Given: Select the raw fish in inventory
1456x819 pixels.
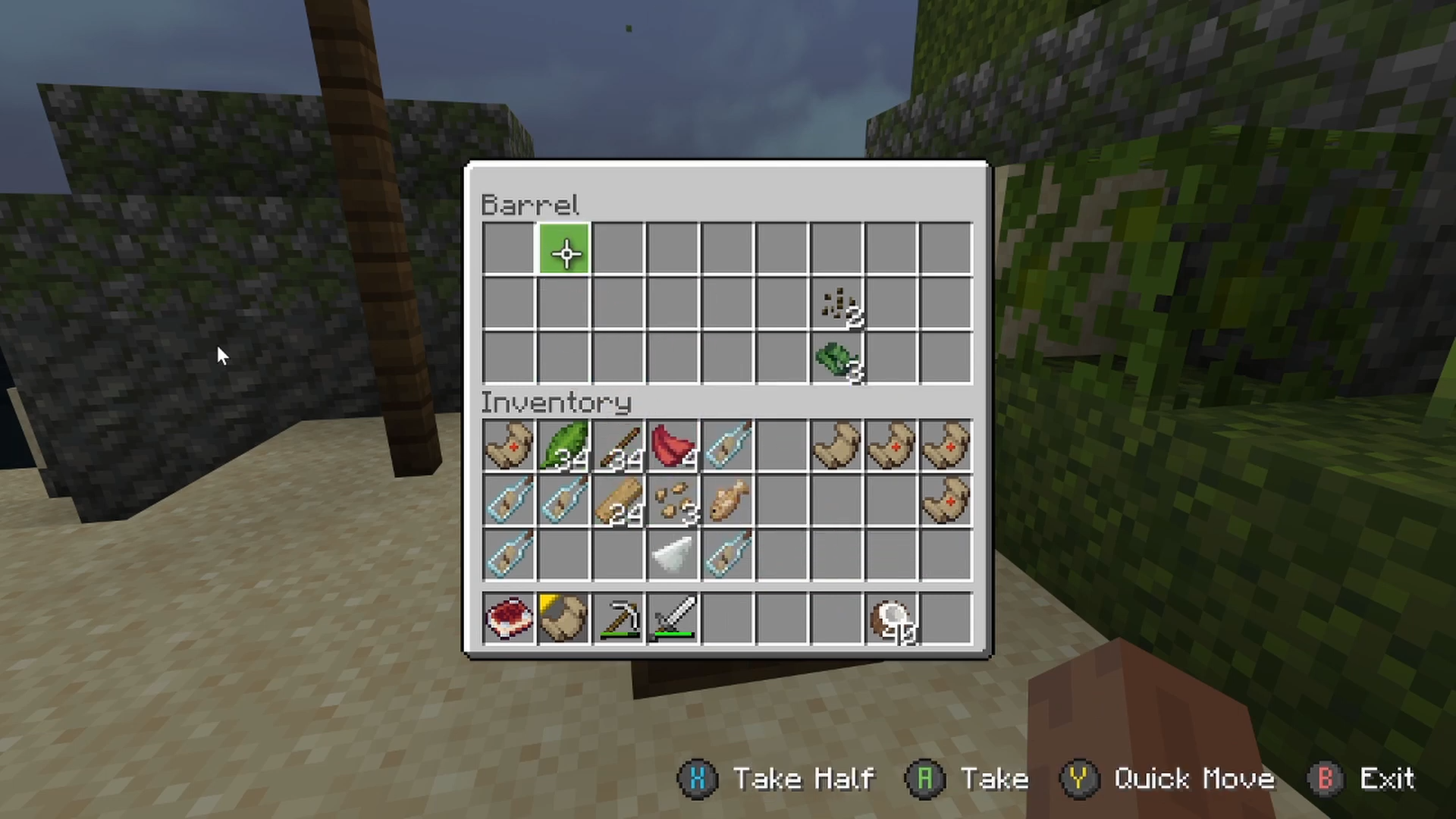Looking at the screenshot, I should [x=728, y=501].
